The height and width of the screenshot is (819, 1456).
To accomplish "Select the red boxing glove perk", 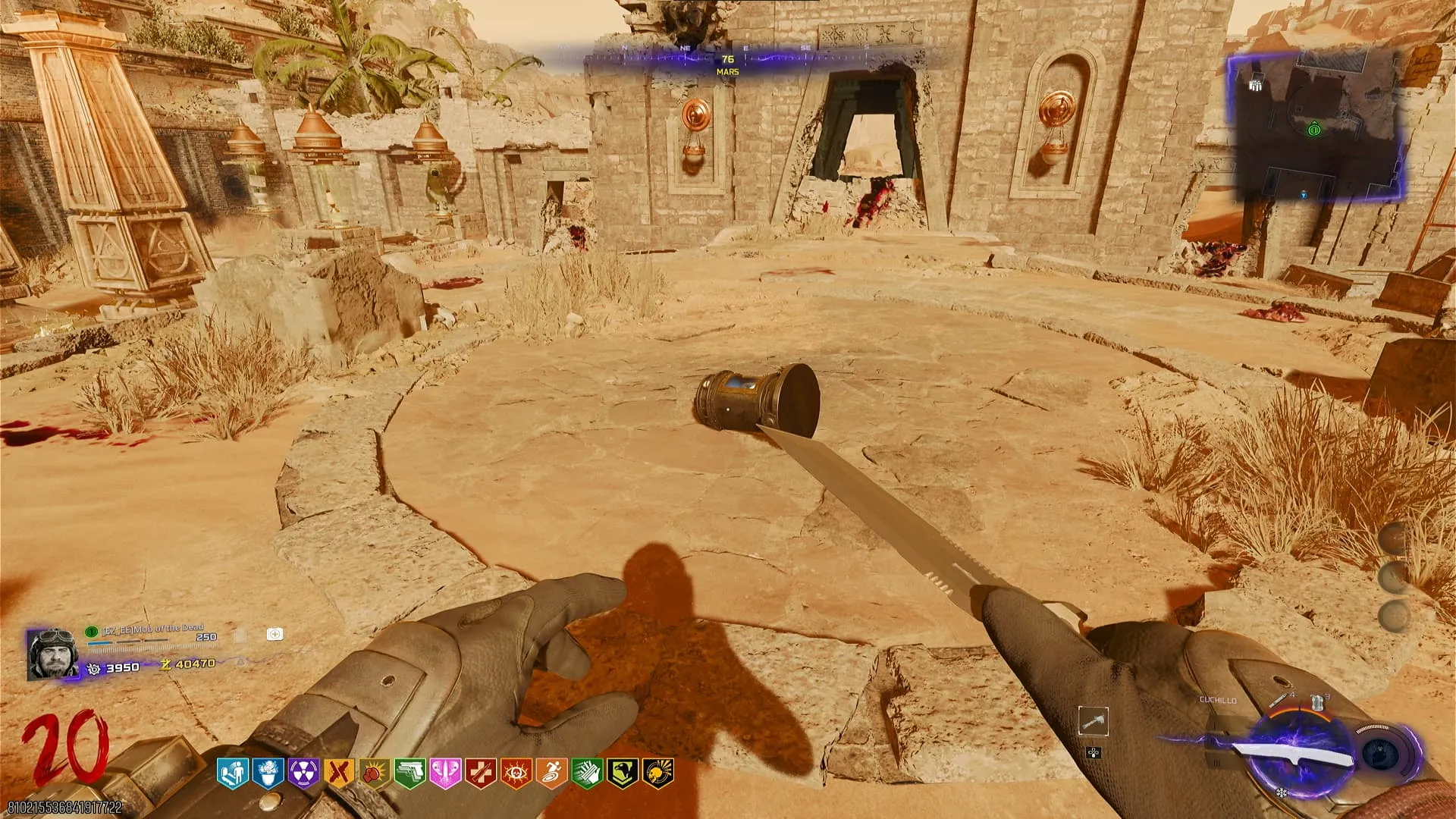I will (374, 773).
